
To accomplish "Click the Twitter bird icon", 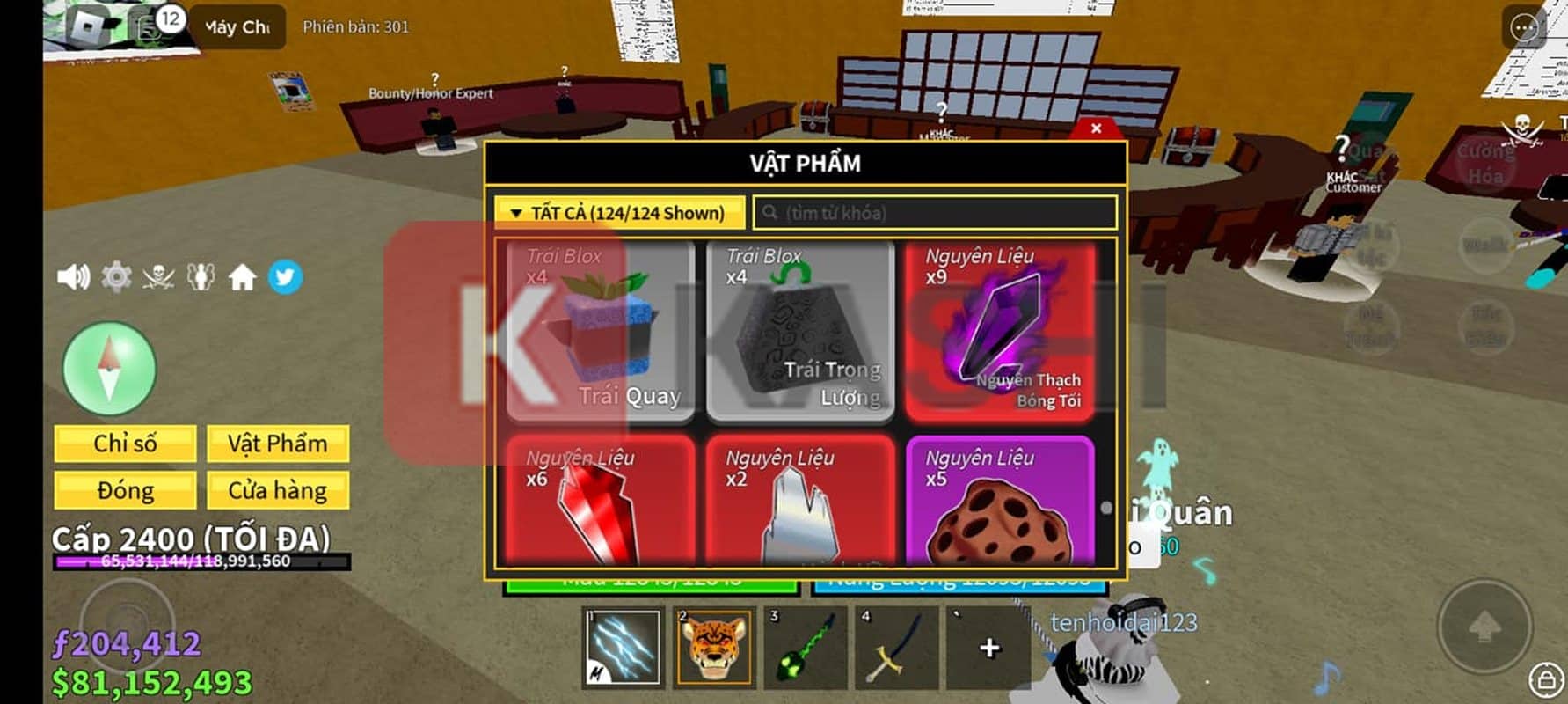I will [285, 278].
